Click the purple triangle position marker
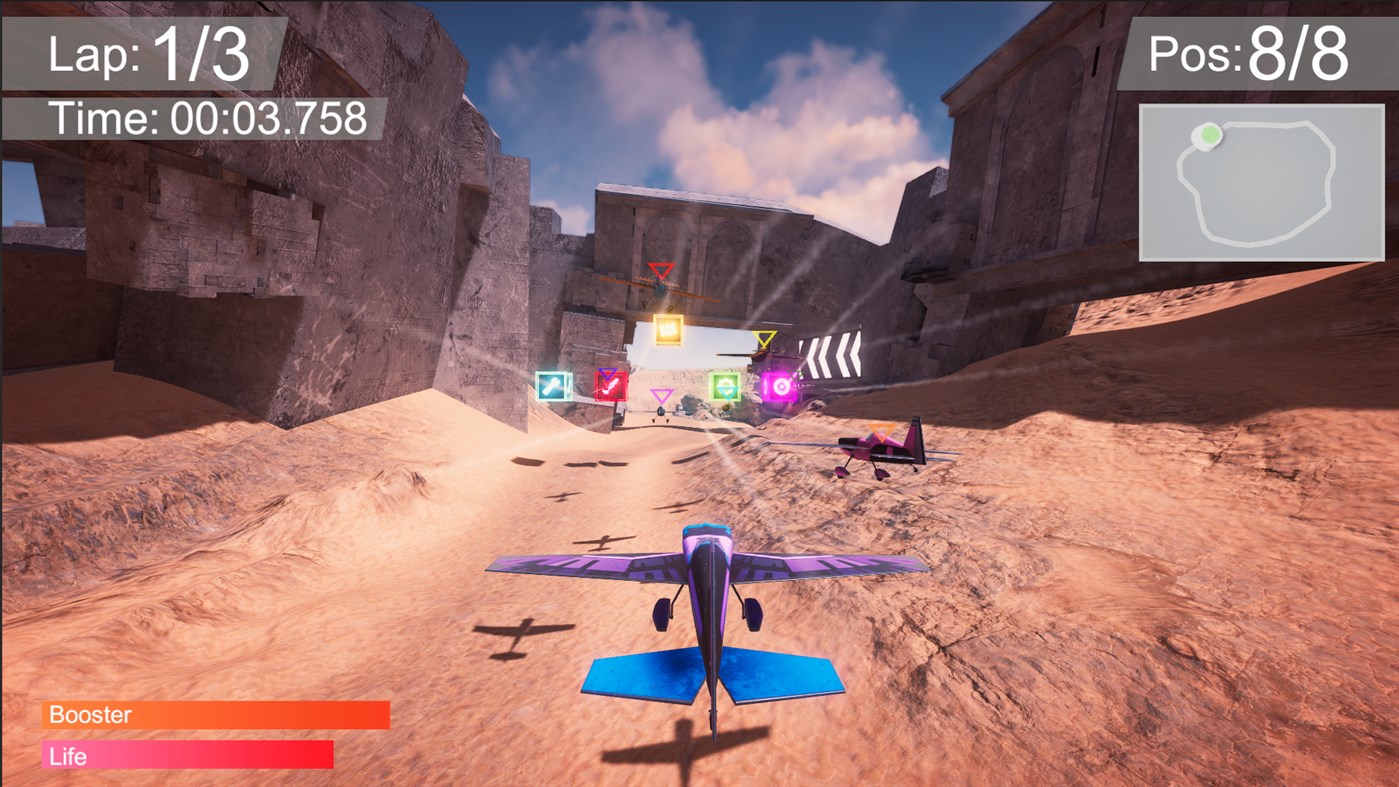 coord(663,394)
